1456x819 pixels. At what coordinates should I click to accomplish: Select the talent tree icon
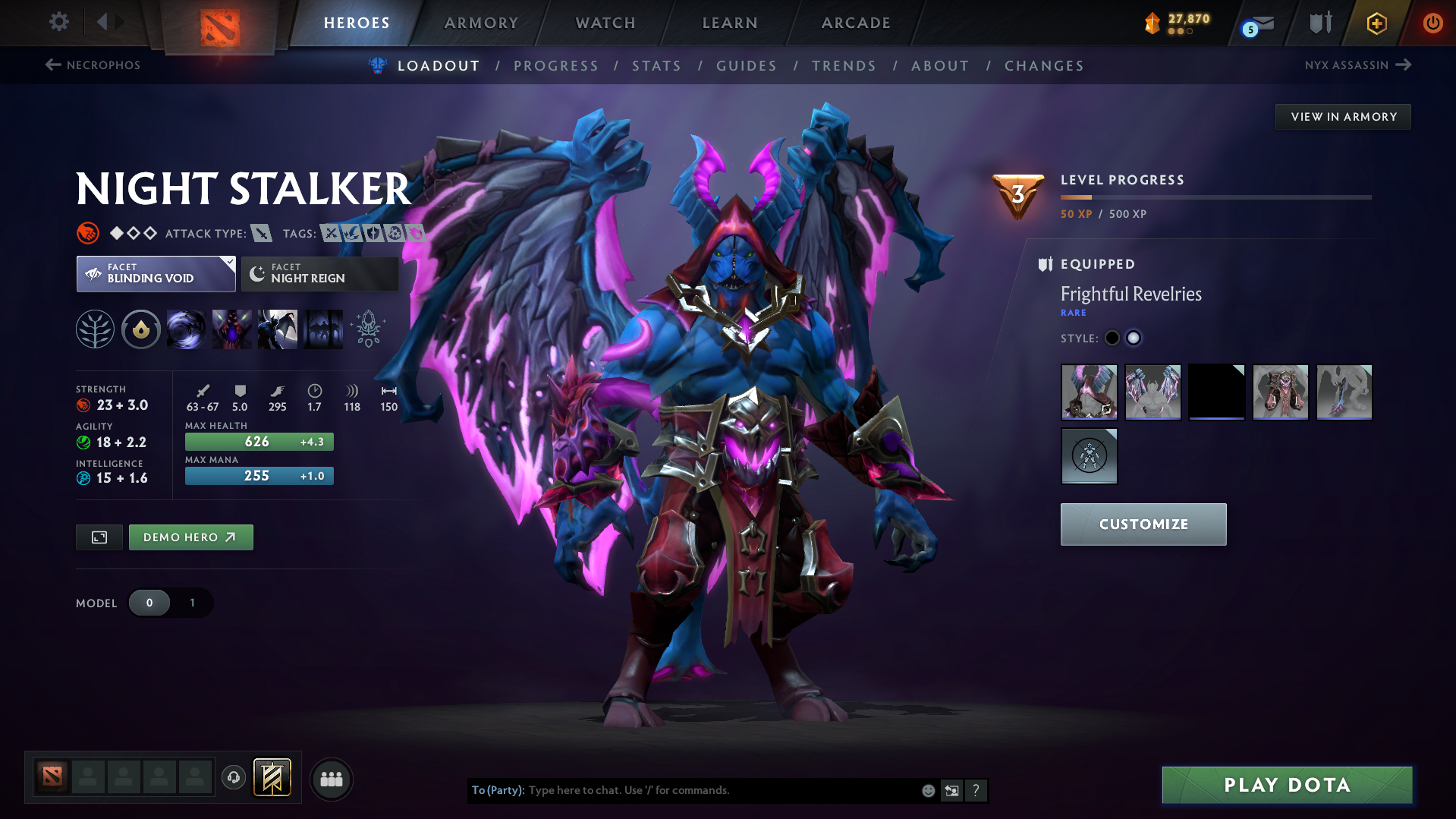tap(94, 329)
